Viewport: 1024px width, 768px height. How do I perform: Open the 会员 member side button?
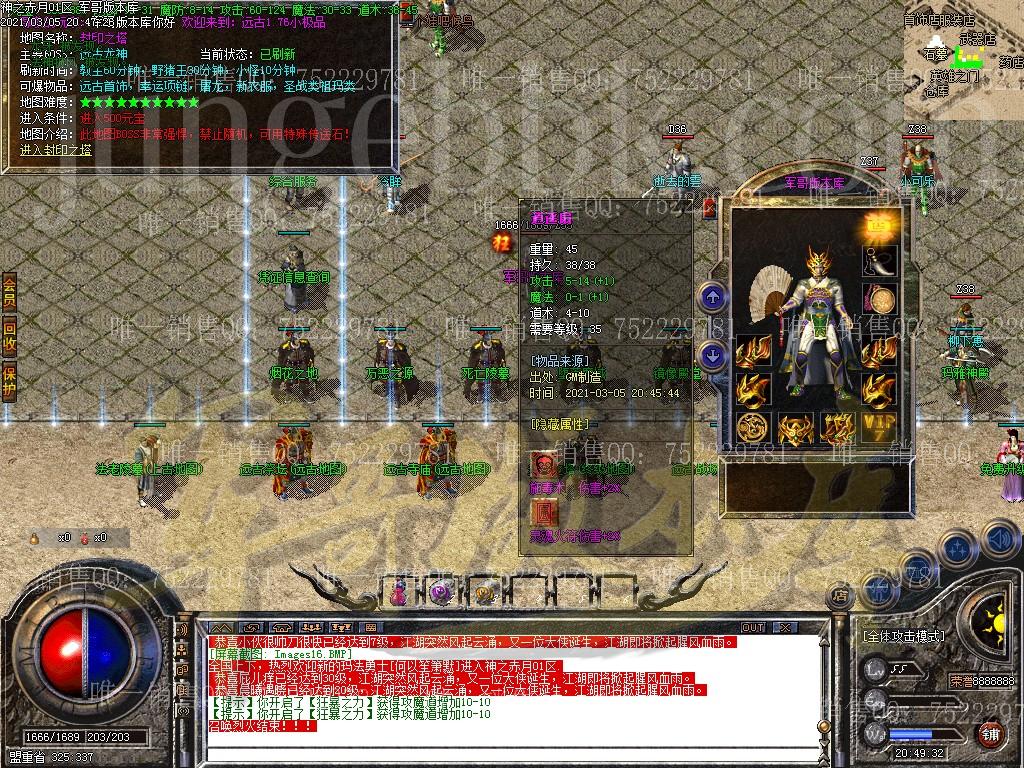click(x=9, y=291)
